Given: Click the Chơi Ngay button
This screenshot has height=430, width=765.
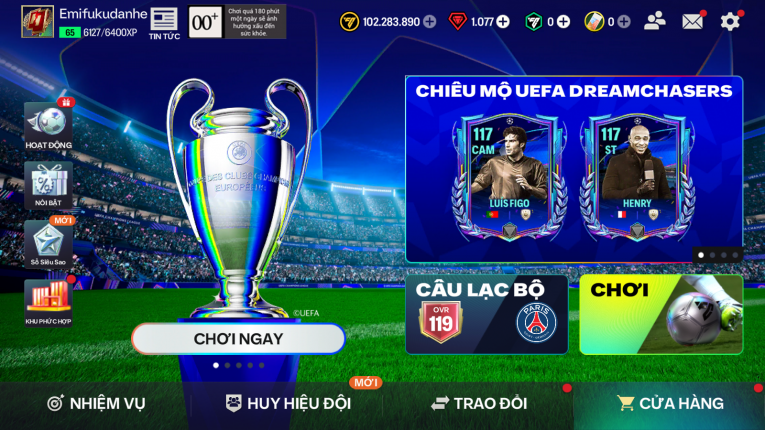Looking at the screenshot, I should click(x=238, y=339).
